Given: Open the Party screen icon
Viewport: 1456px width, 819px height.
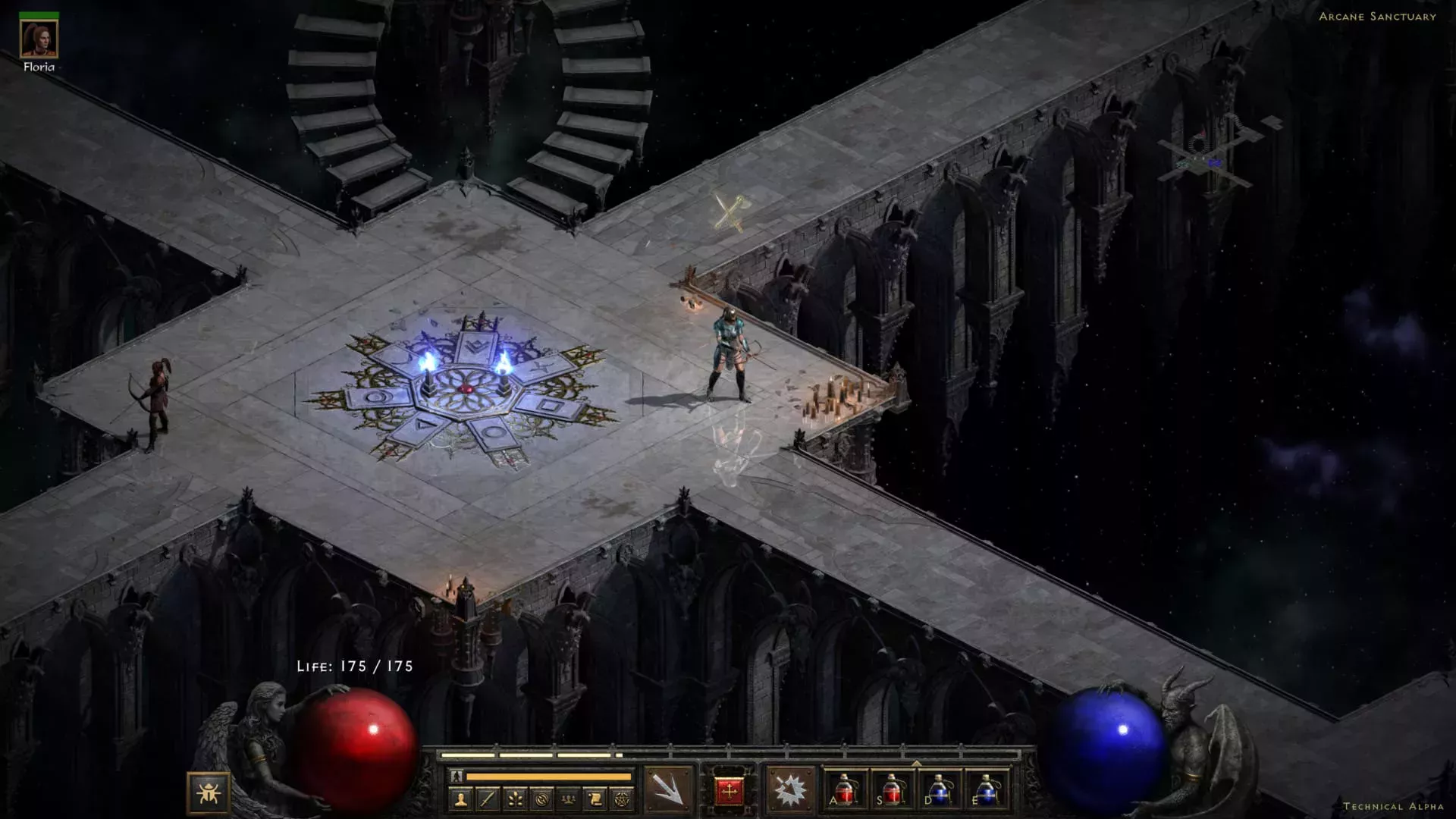Looking at the screenshot, I should (569, 800).
